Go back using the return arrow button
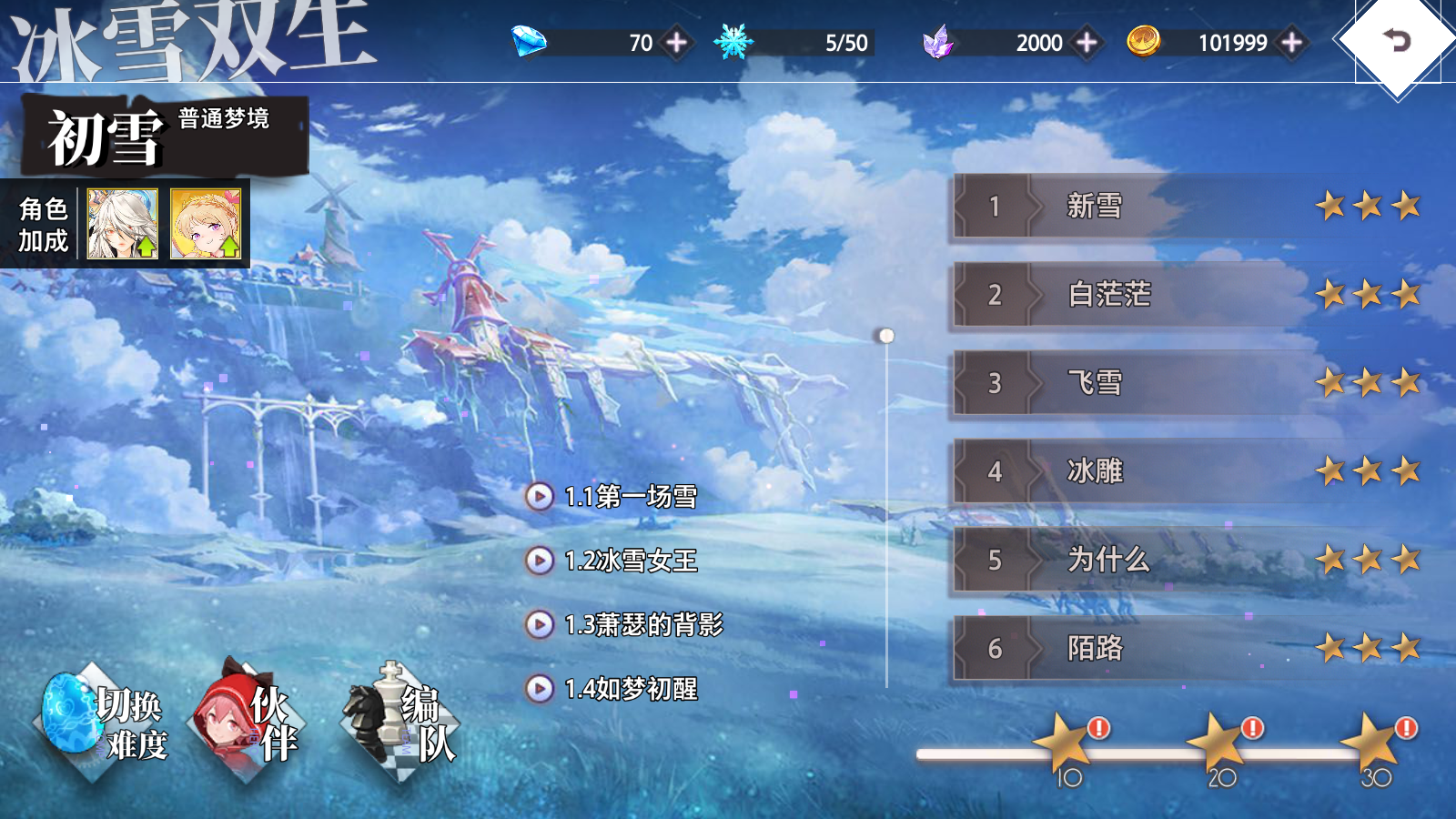Image resolution: width=1456 pixels, height=819 pixels. click(x=1396, y=41)
